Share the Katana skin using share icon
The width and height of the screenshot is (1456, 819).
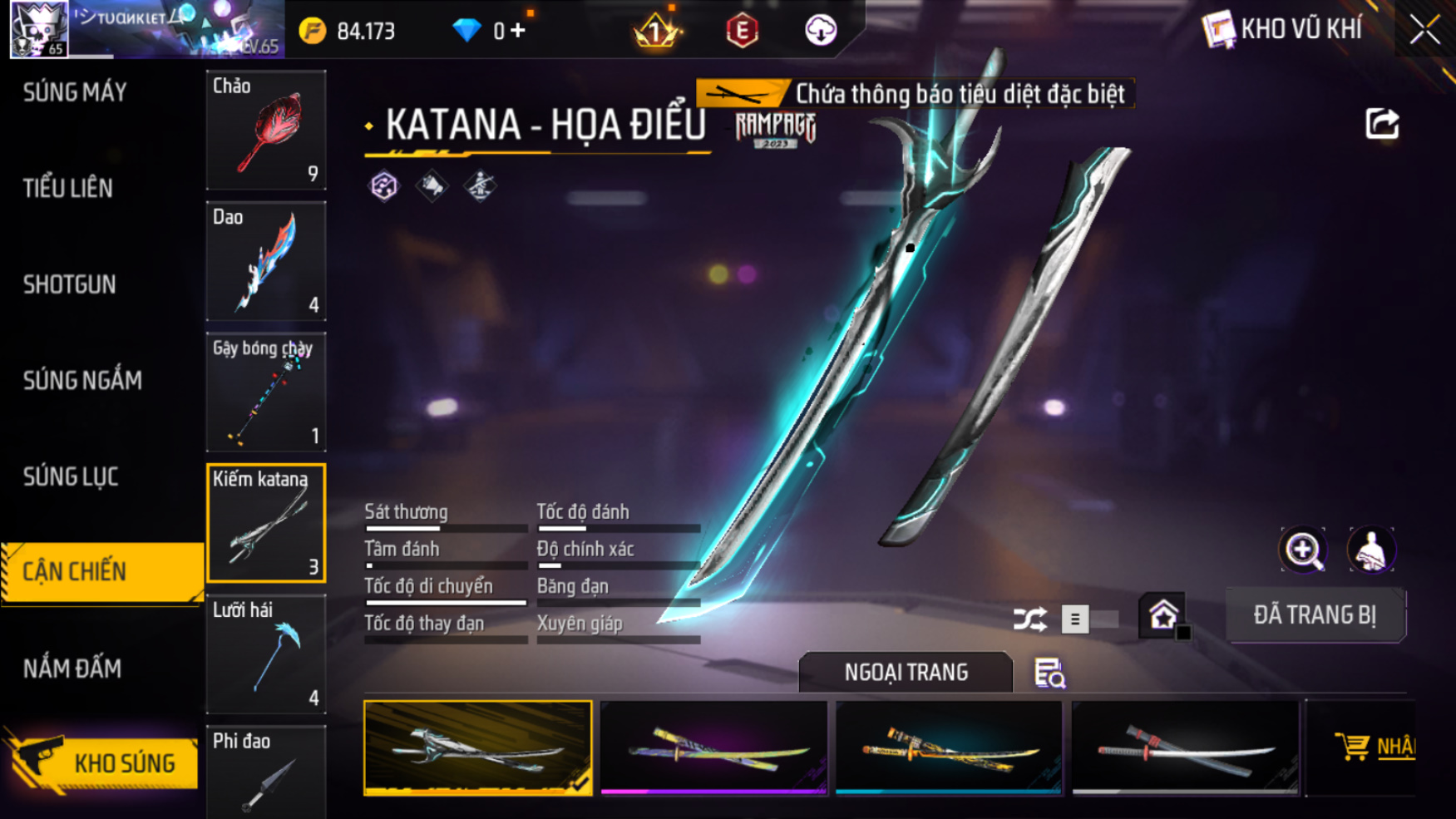coord(1382,124)
